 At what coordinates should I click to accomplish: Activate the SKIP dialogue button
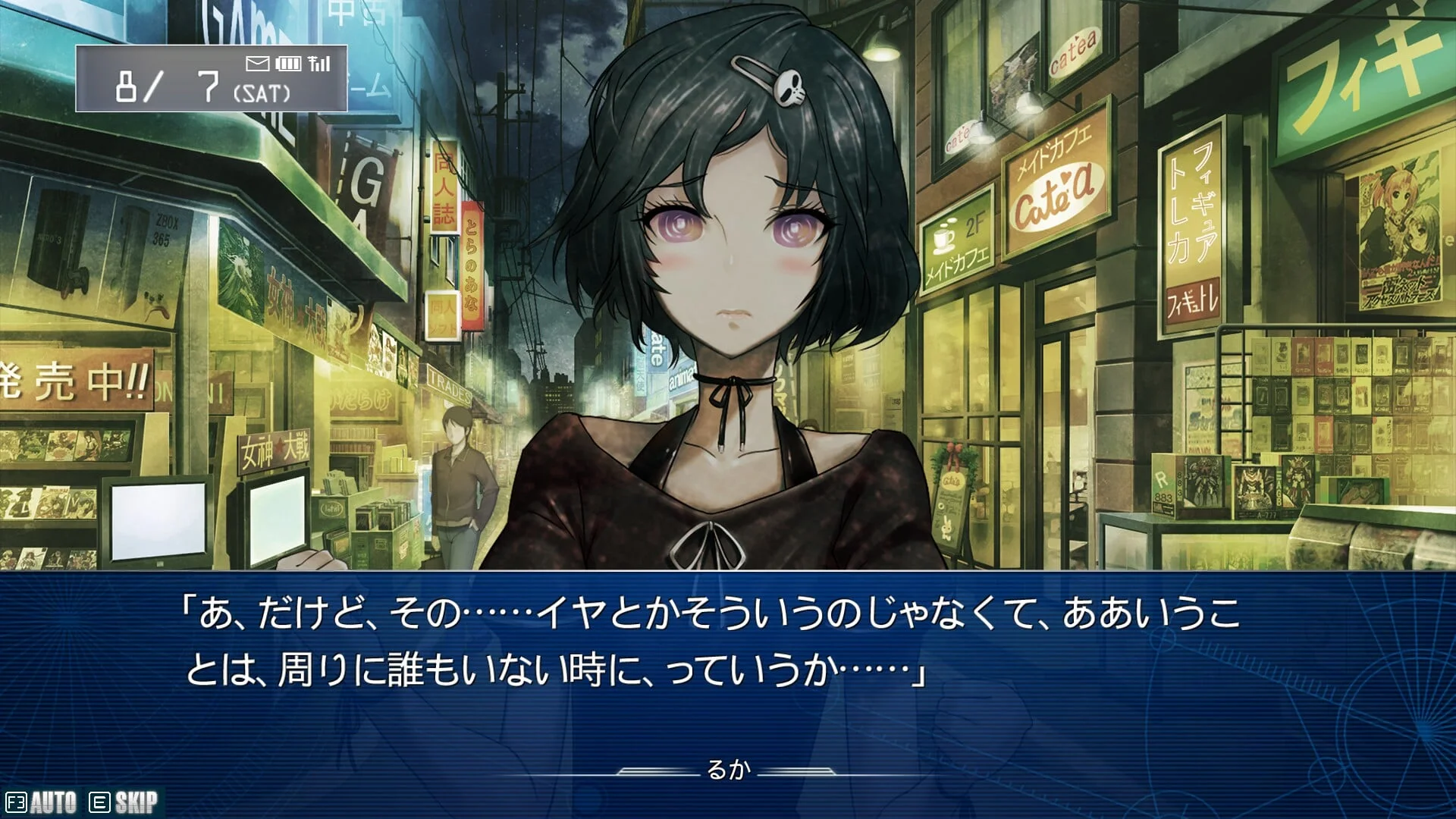124,802
